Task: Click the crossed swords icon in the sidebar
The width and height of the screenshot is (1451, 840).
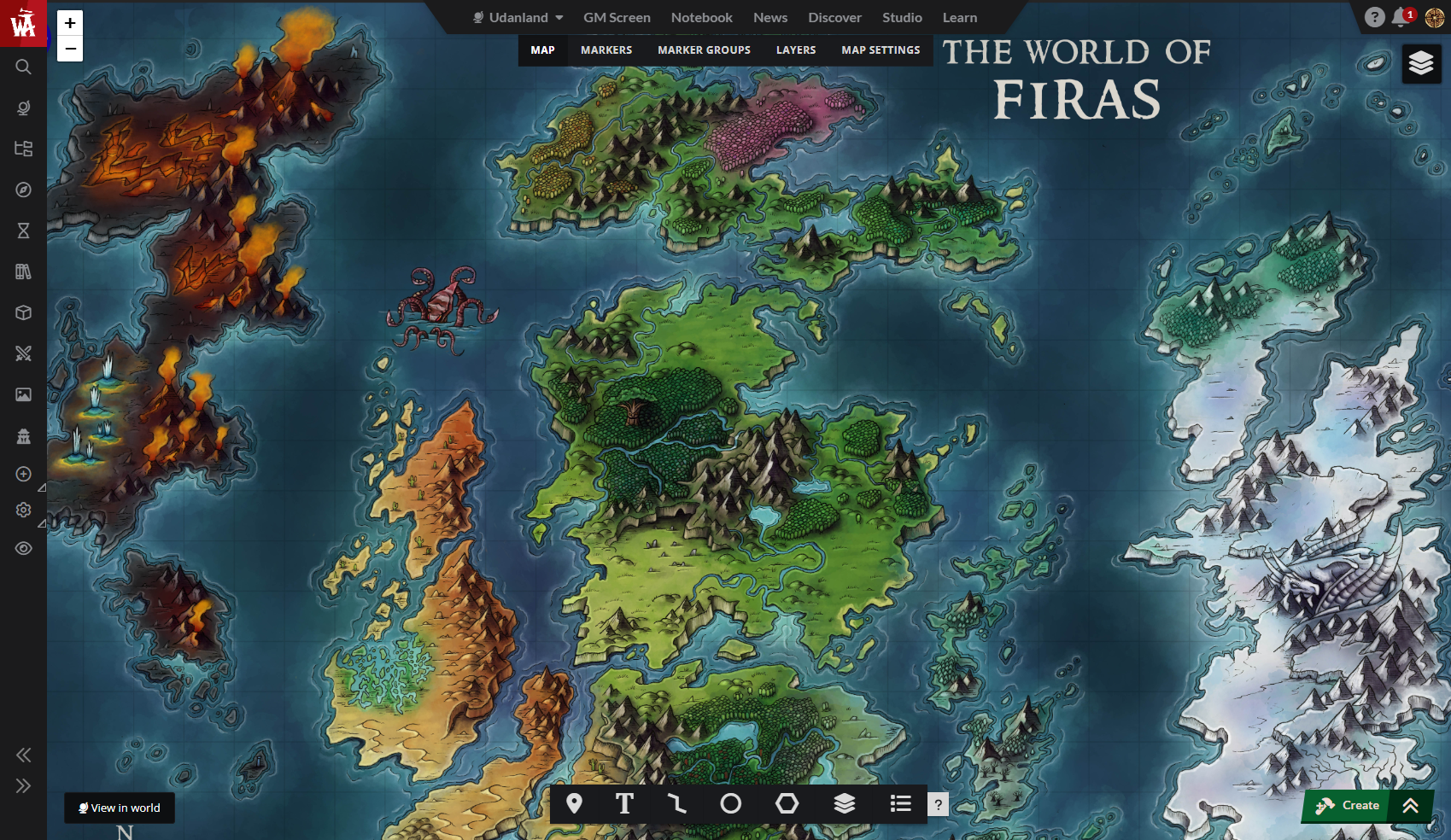Action: (x=23, y=353)
